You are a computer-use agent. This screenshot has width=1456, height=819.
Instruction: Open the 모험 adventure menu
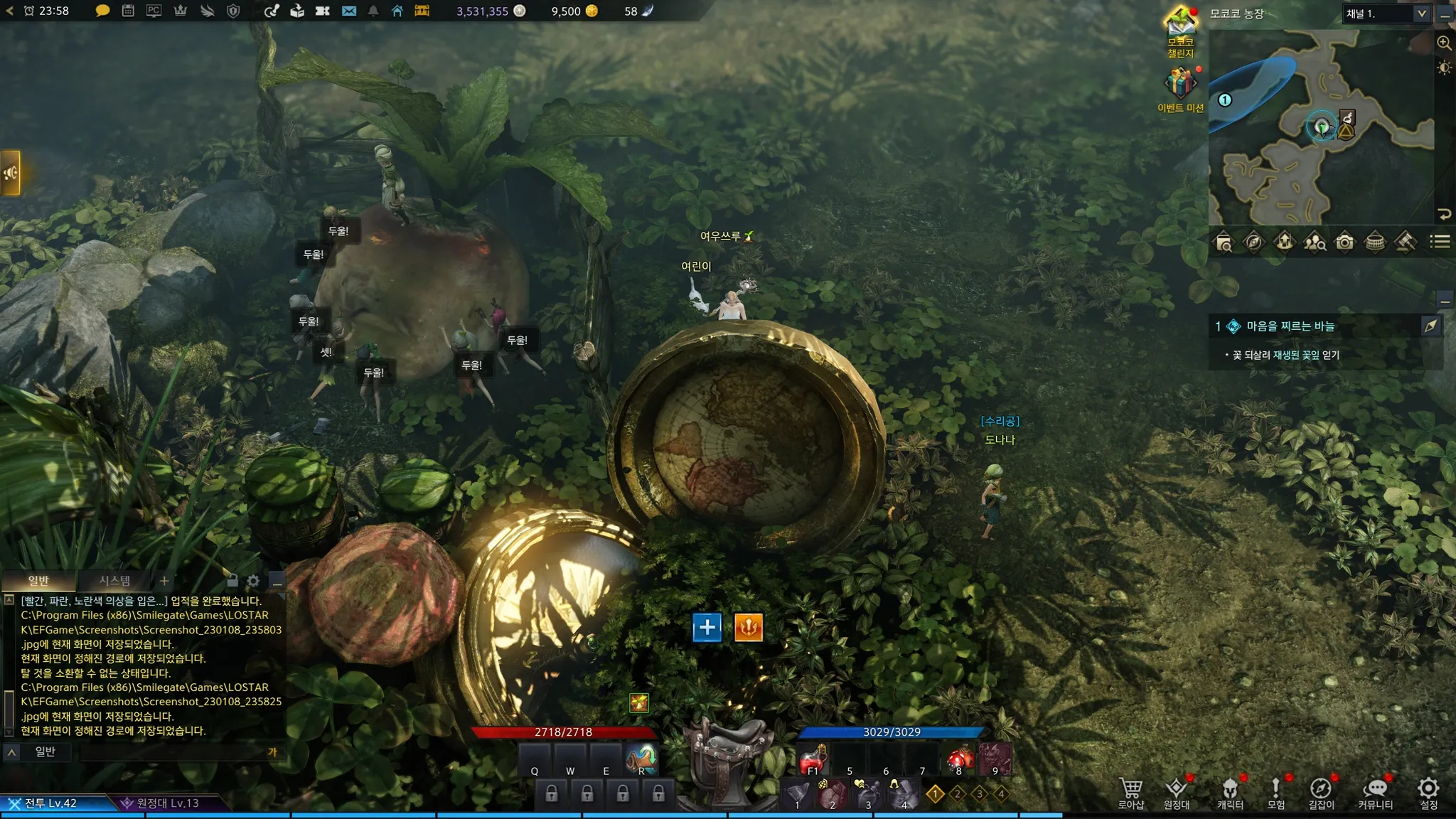point(1276,793)
